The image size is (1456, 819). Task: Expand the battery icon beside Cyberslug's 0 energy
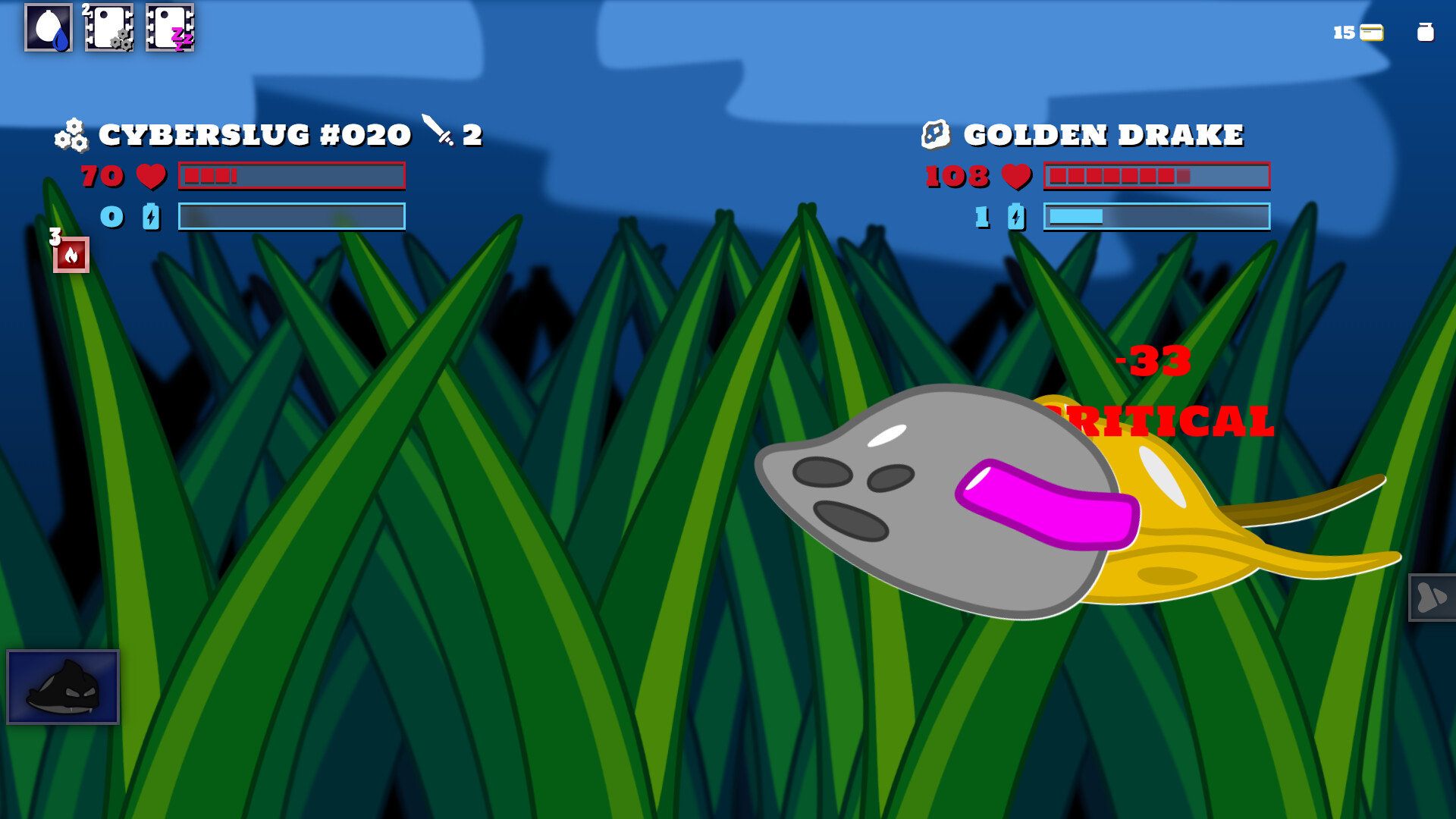(x=150, y=218)
